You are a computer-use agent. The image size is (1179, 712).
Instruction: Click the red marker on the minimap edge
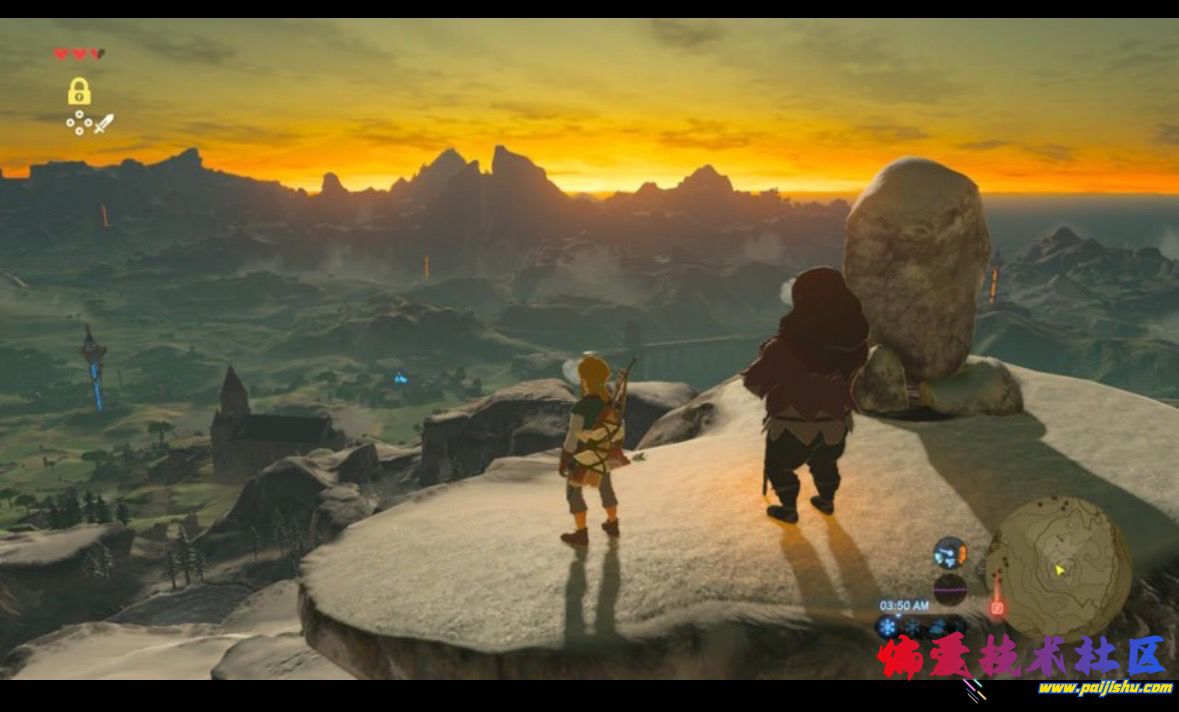pyautogui.click(x=996, y=607)
